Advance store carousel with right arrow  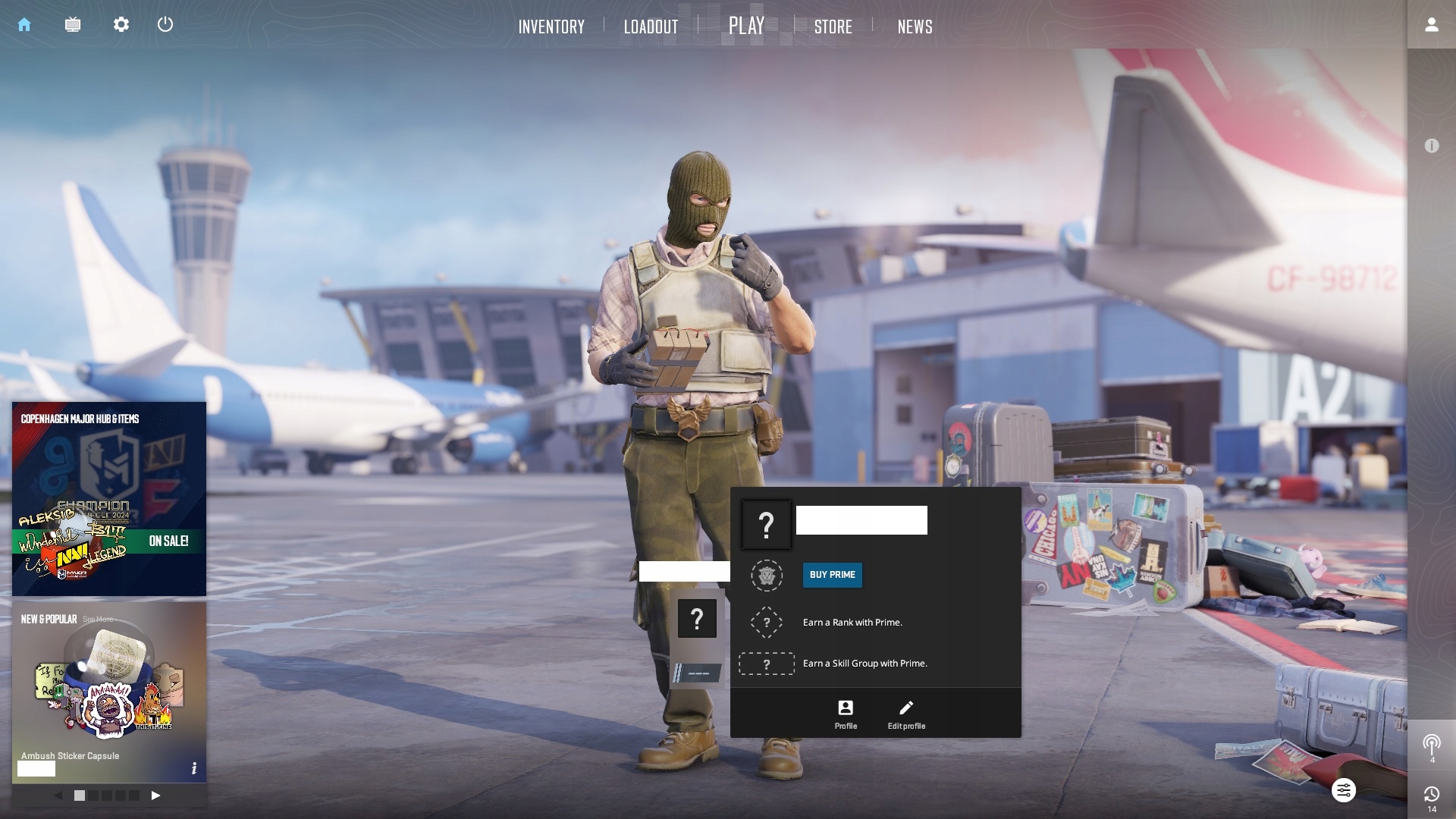coord(155,795)
